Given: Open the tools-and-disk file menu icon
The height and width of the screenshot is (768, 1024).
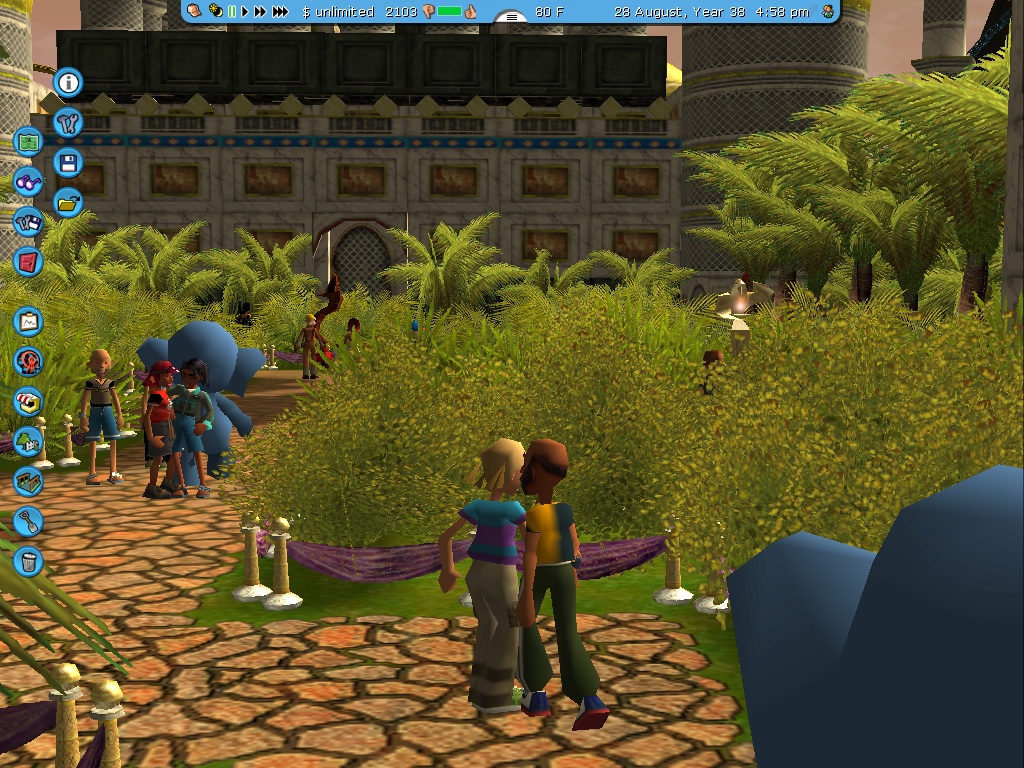Looking at the screenshot, I should (28, 222).
